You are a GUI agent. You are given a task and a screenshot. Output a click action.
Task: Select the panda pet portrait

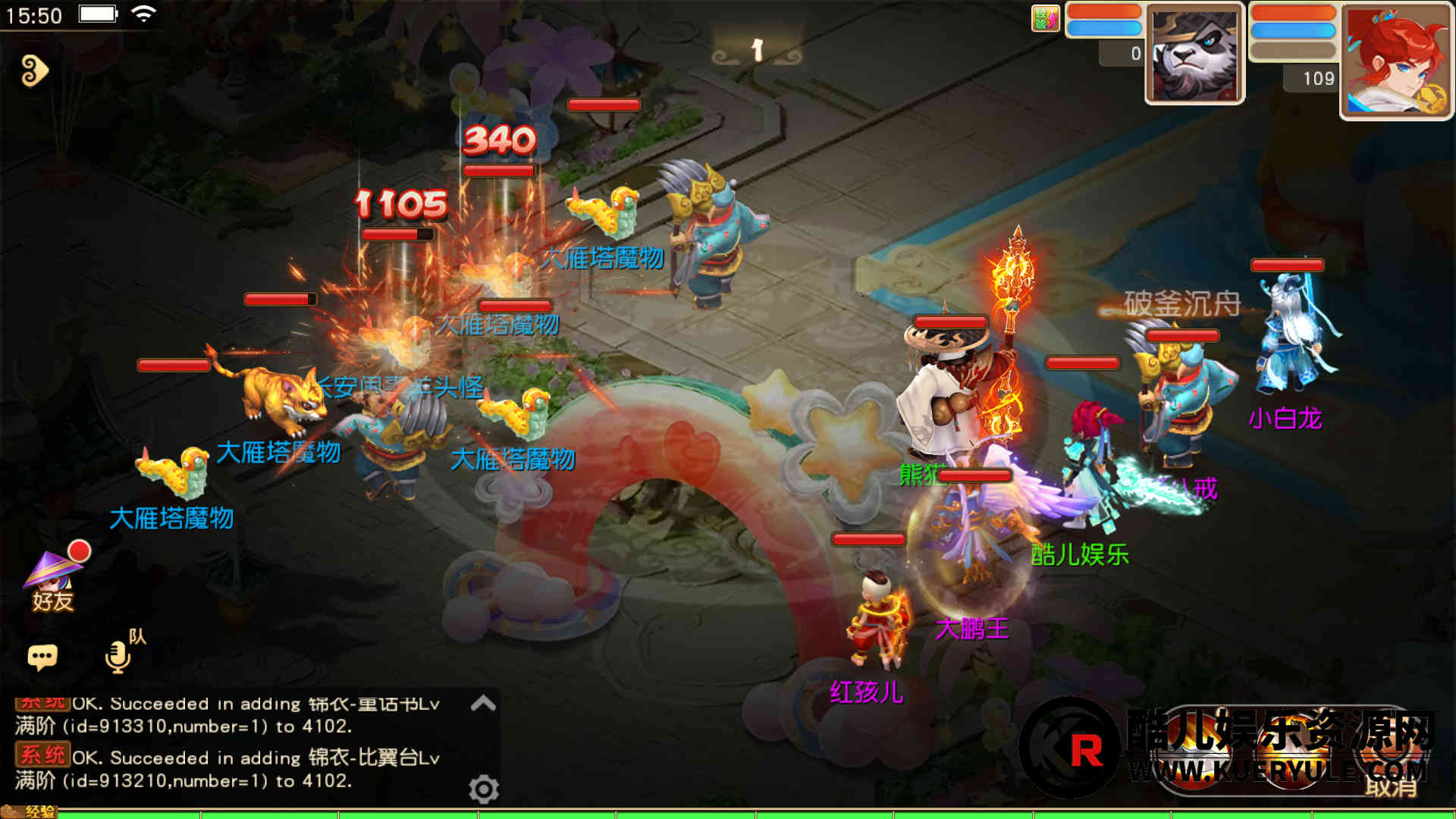(1194, 55)
